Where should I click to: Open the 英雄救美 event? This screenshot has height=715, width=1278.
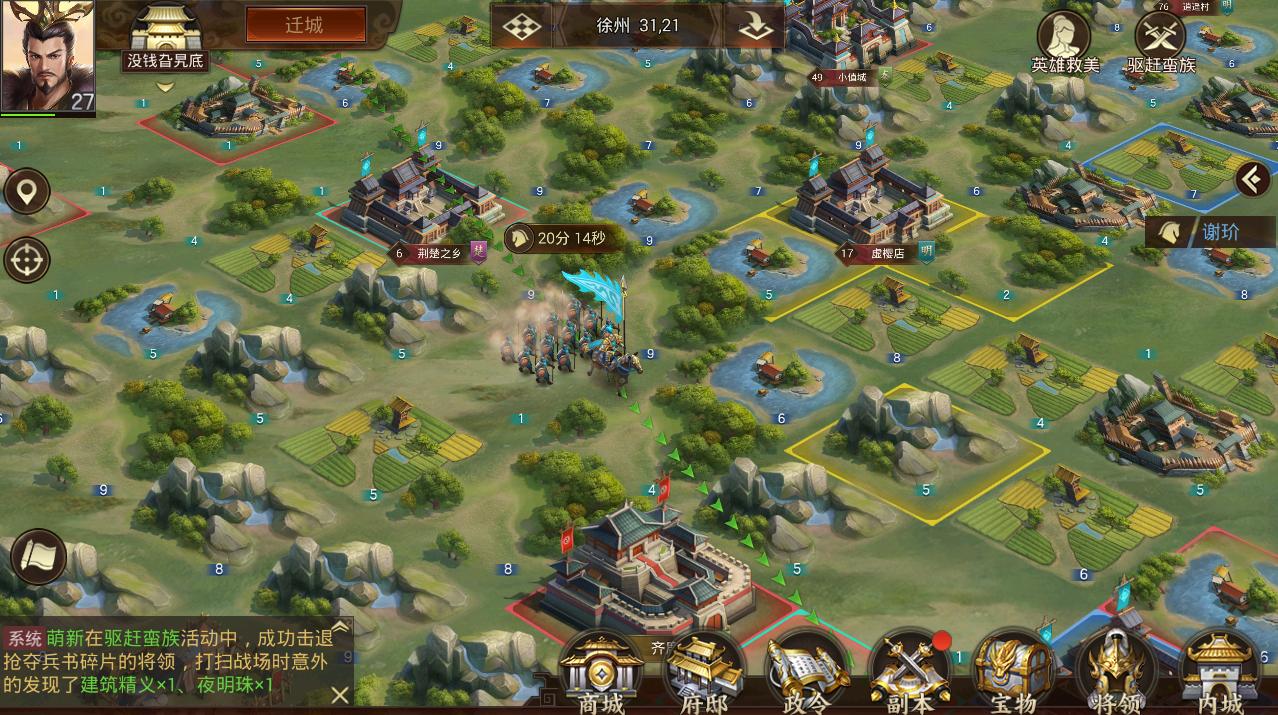(1064, 40)
